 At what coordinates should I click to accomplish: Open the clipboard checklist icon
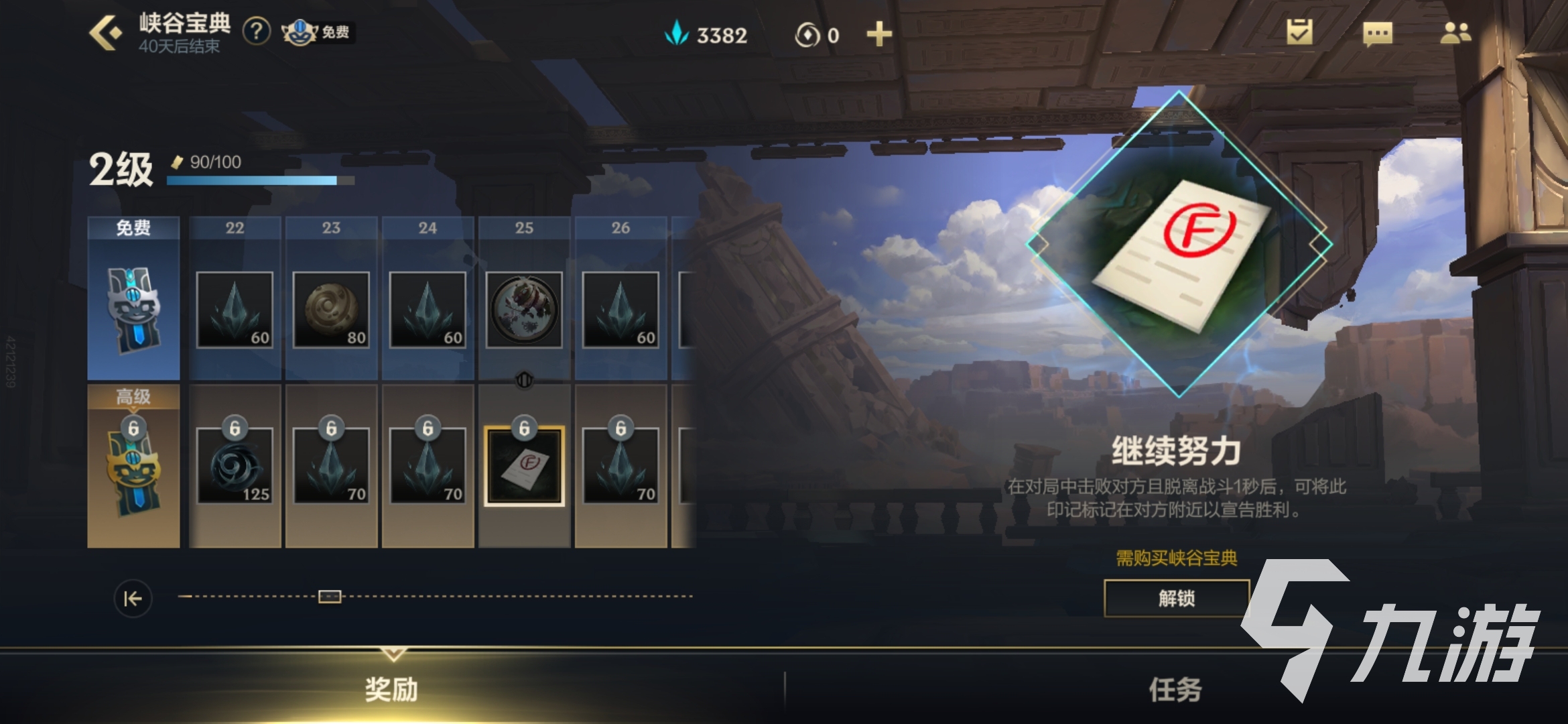point(1299,32)
